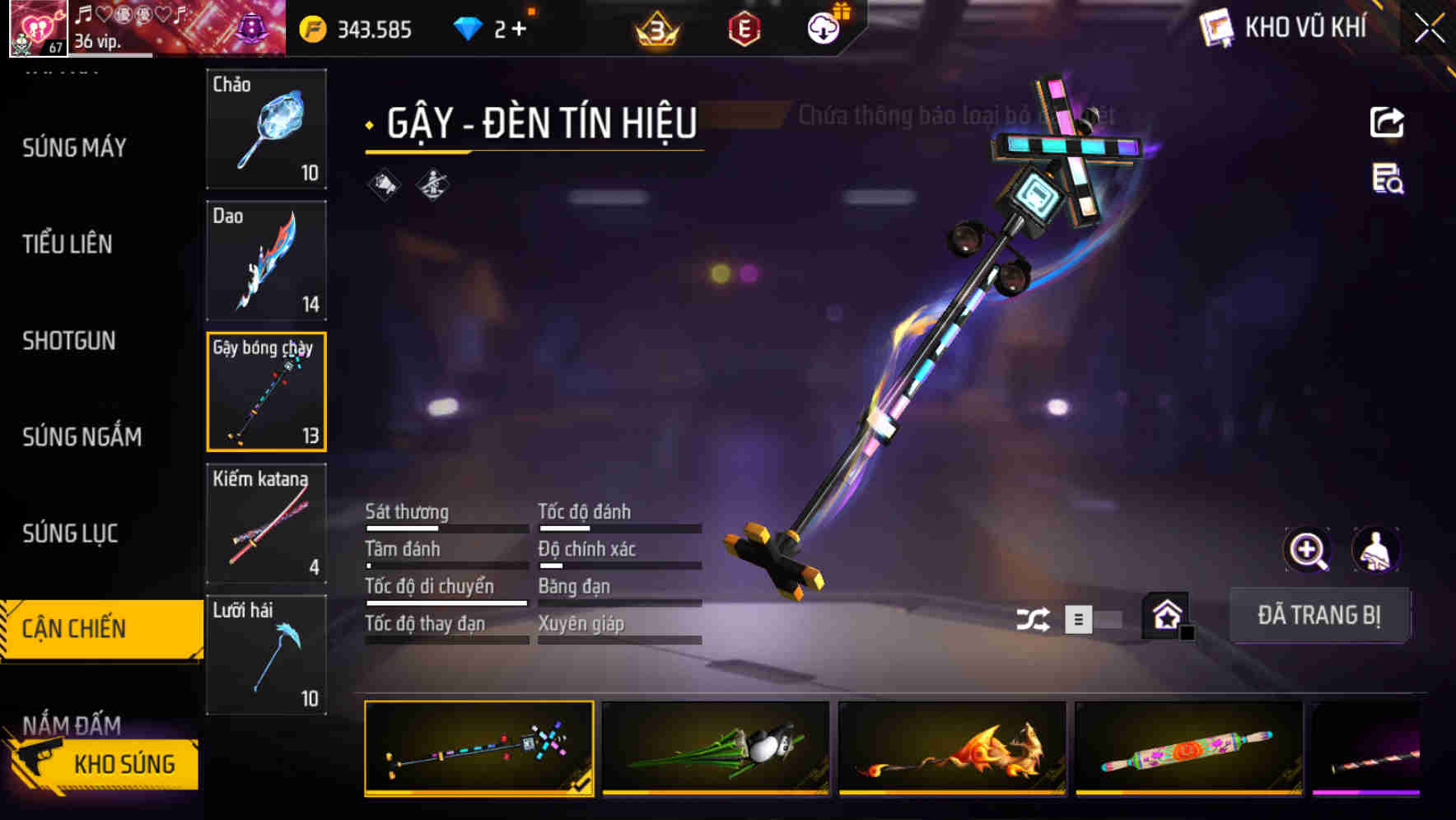Screen dimensions: 1456x820
Task: Choose the Kiếm katana weapon tile
Action: coord(266,524)
